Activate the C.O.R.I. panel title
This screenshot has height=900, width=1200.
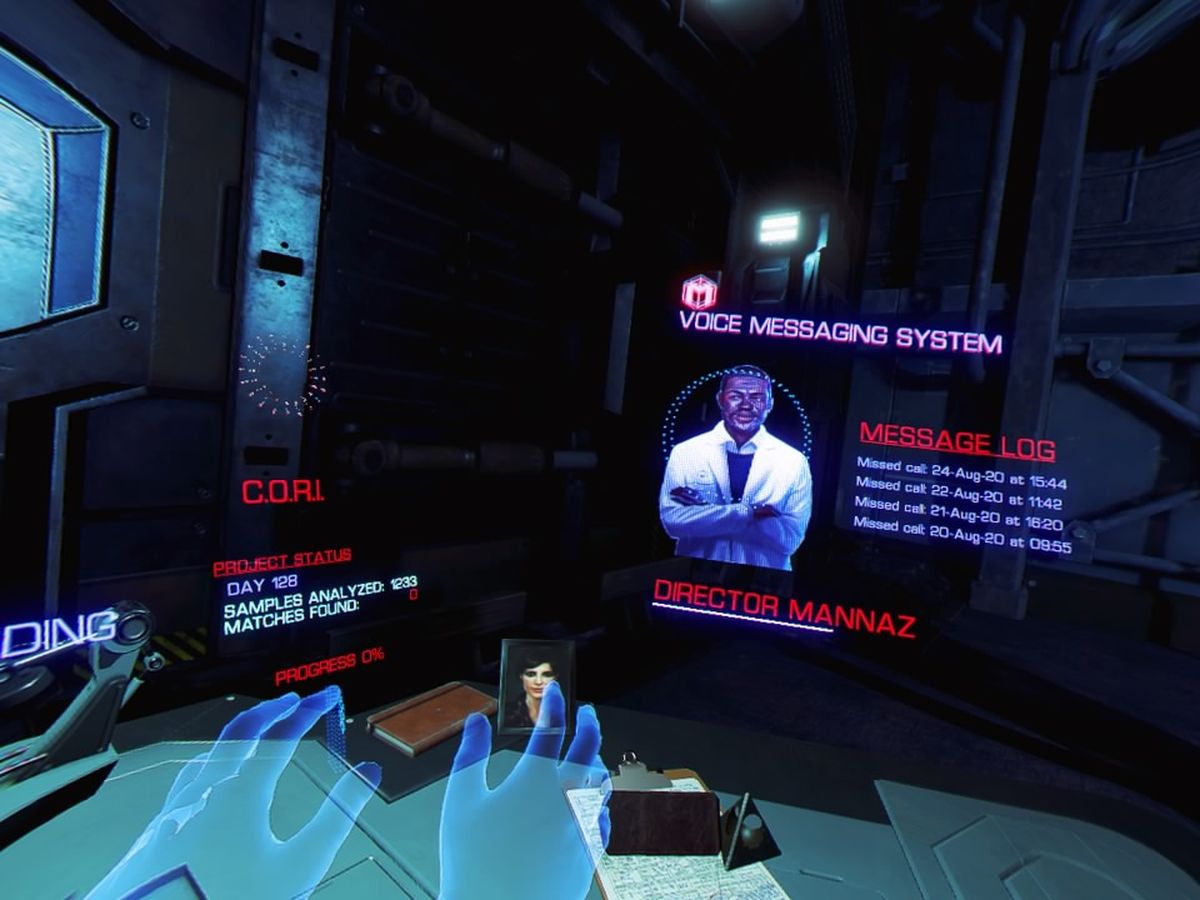point(283,492)
